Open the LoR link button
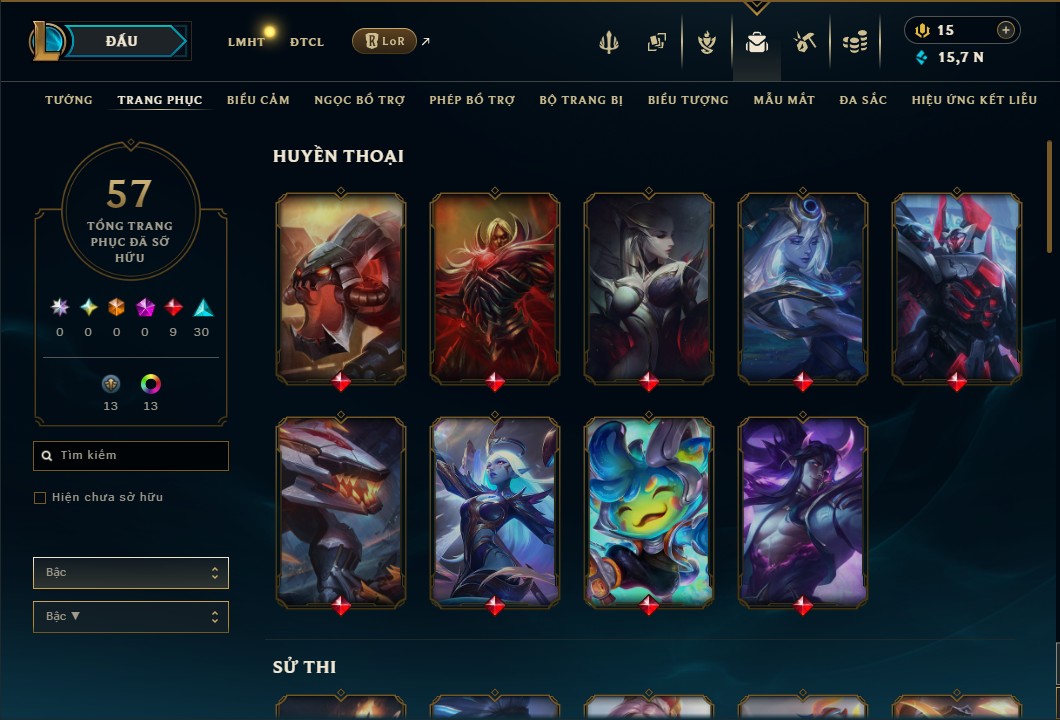The image size is (1060, 720). click(384, 41)
